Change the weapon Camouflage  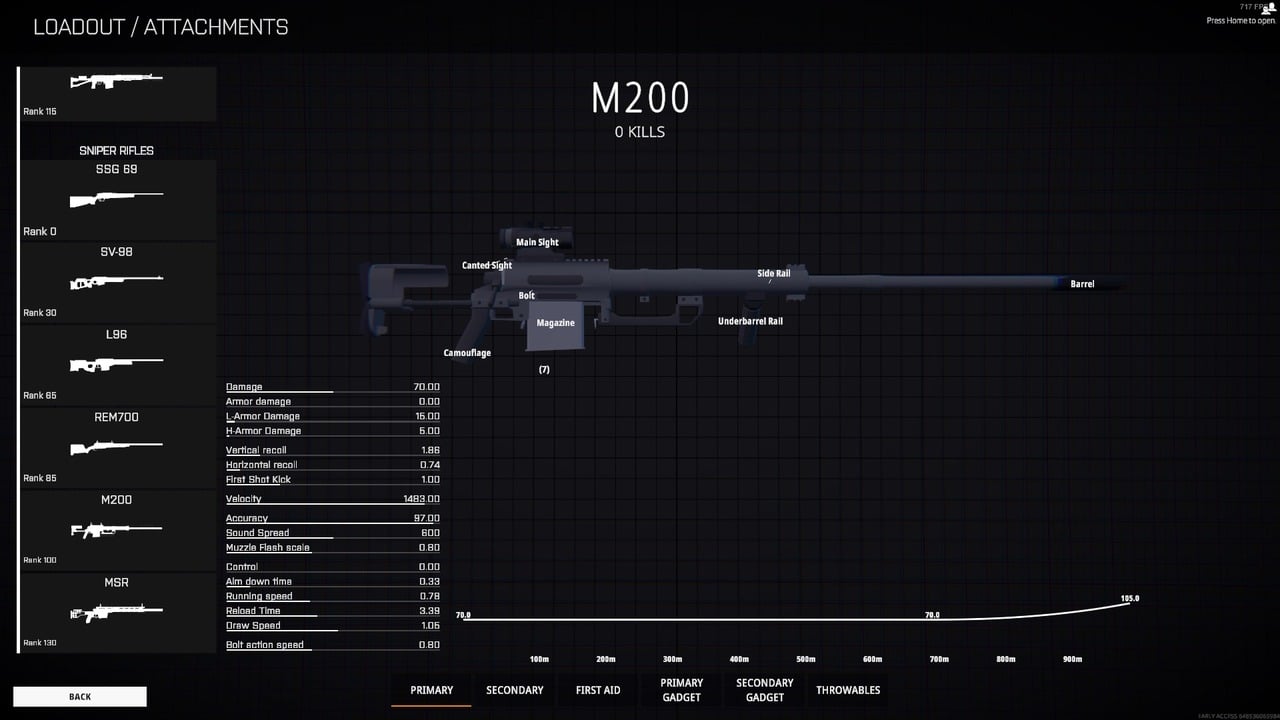point(467,353)
